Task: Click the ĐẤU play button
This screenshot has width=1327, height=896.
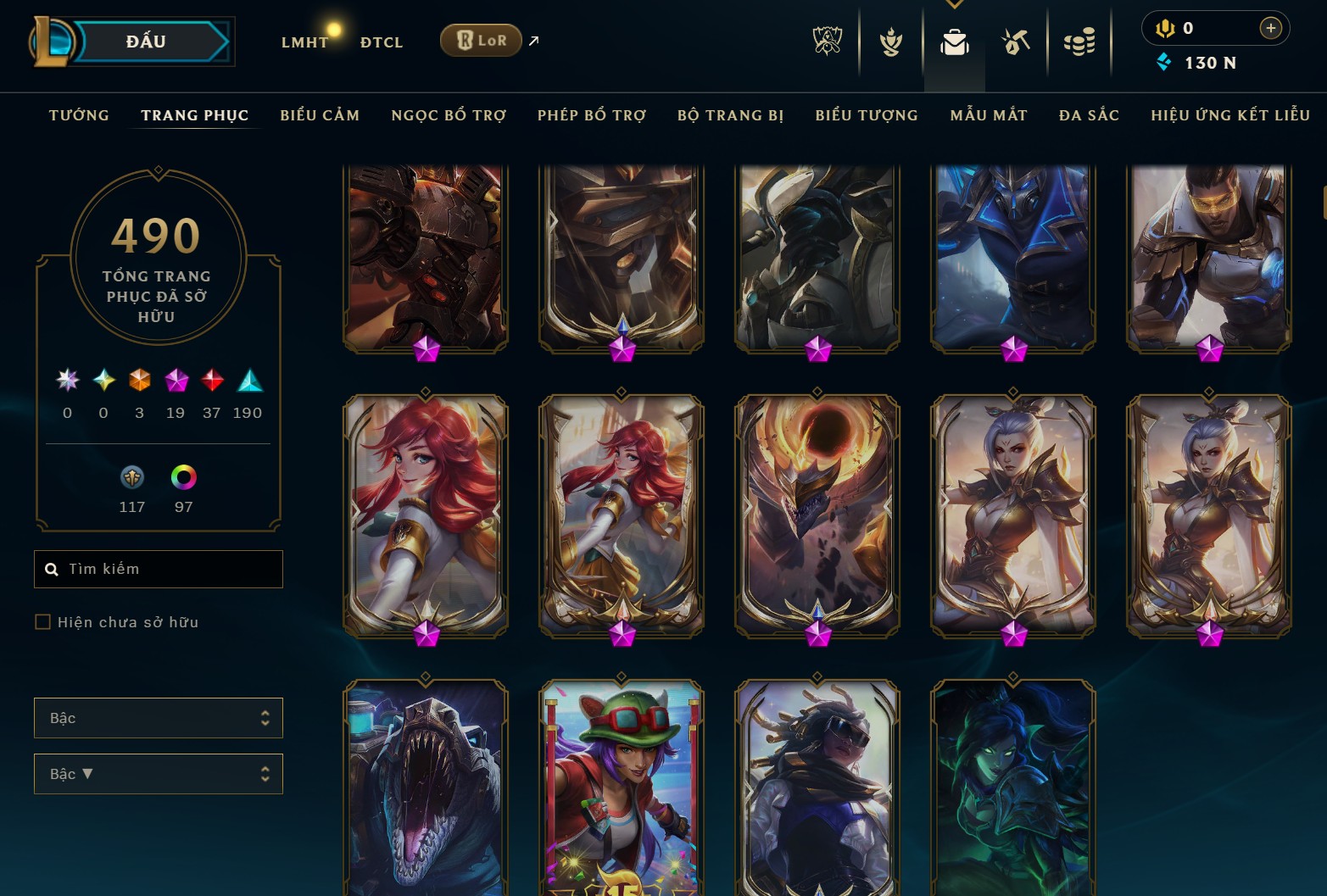Action: click(x=144, y=41)
